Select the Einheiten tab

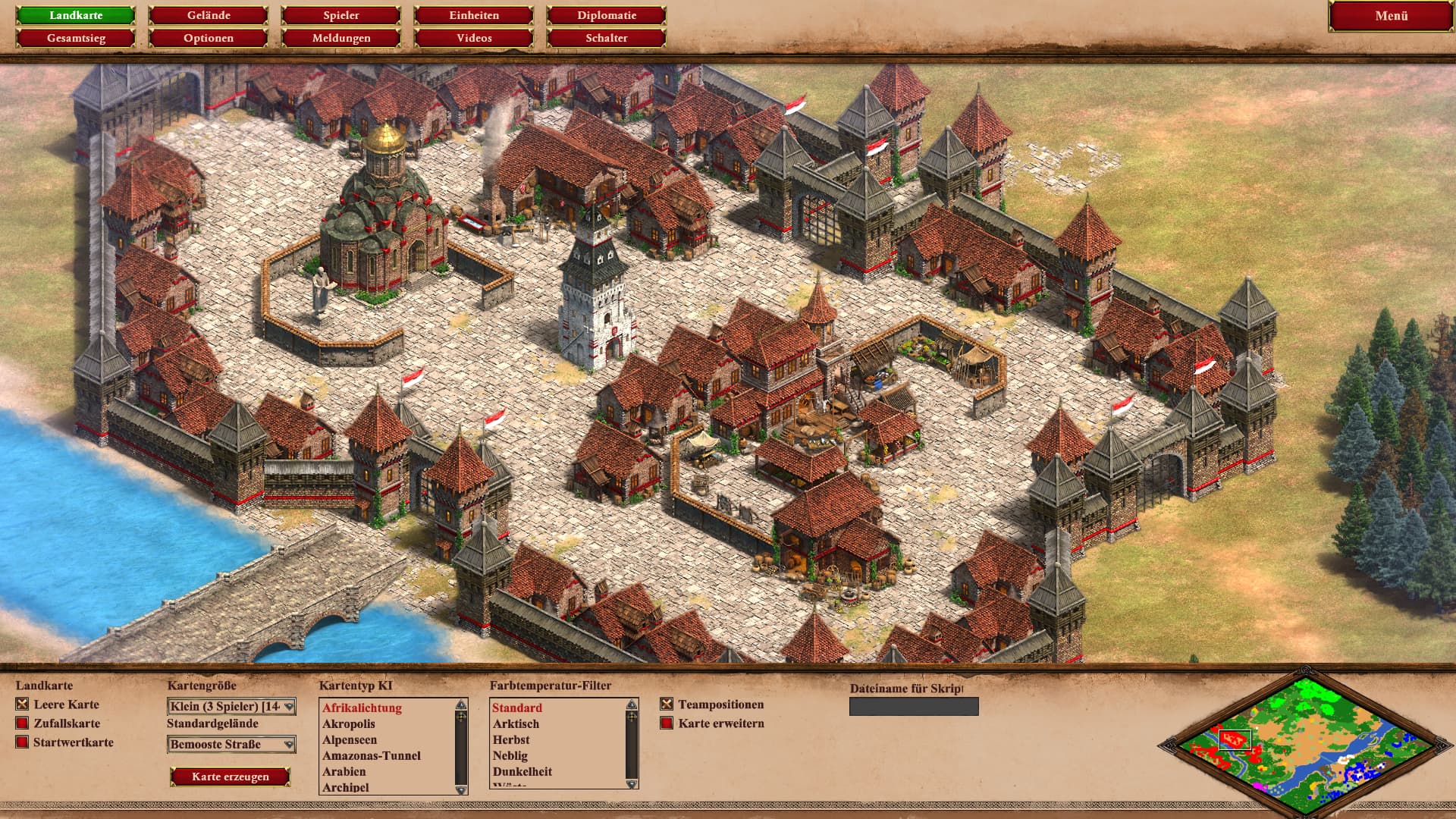tap(474, 15)
